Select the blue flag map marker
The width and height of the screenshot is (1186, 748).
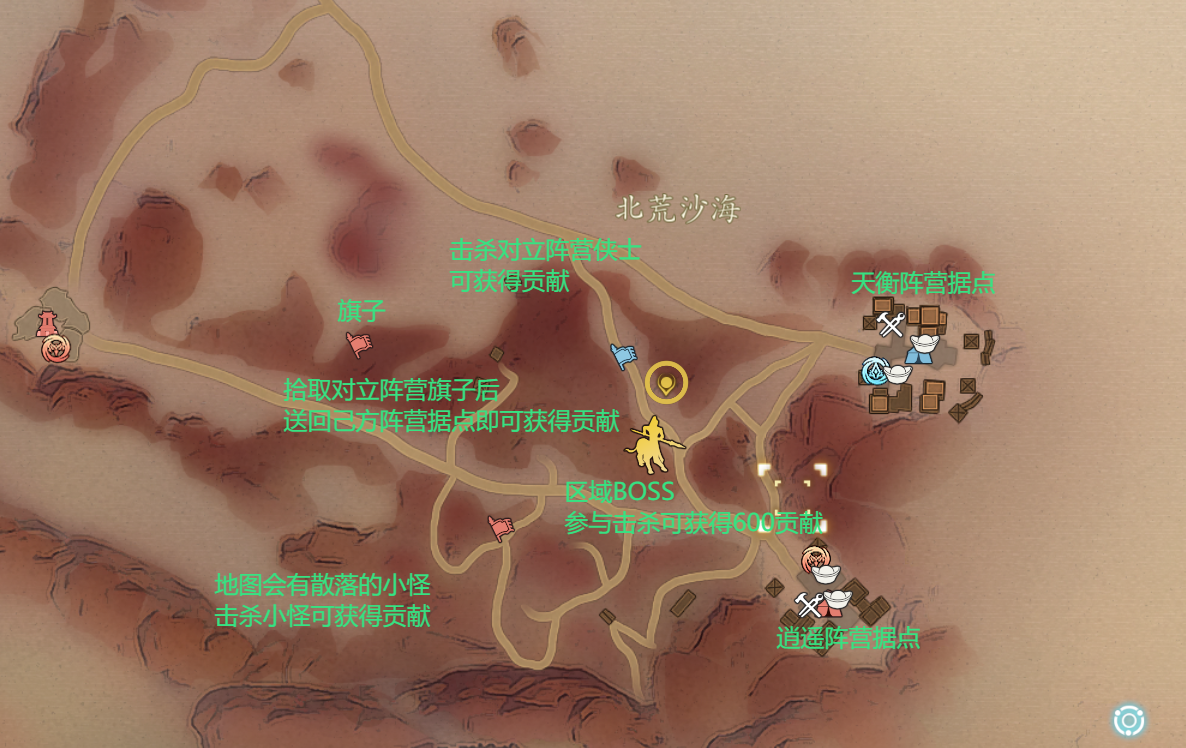point(623,356)
